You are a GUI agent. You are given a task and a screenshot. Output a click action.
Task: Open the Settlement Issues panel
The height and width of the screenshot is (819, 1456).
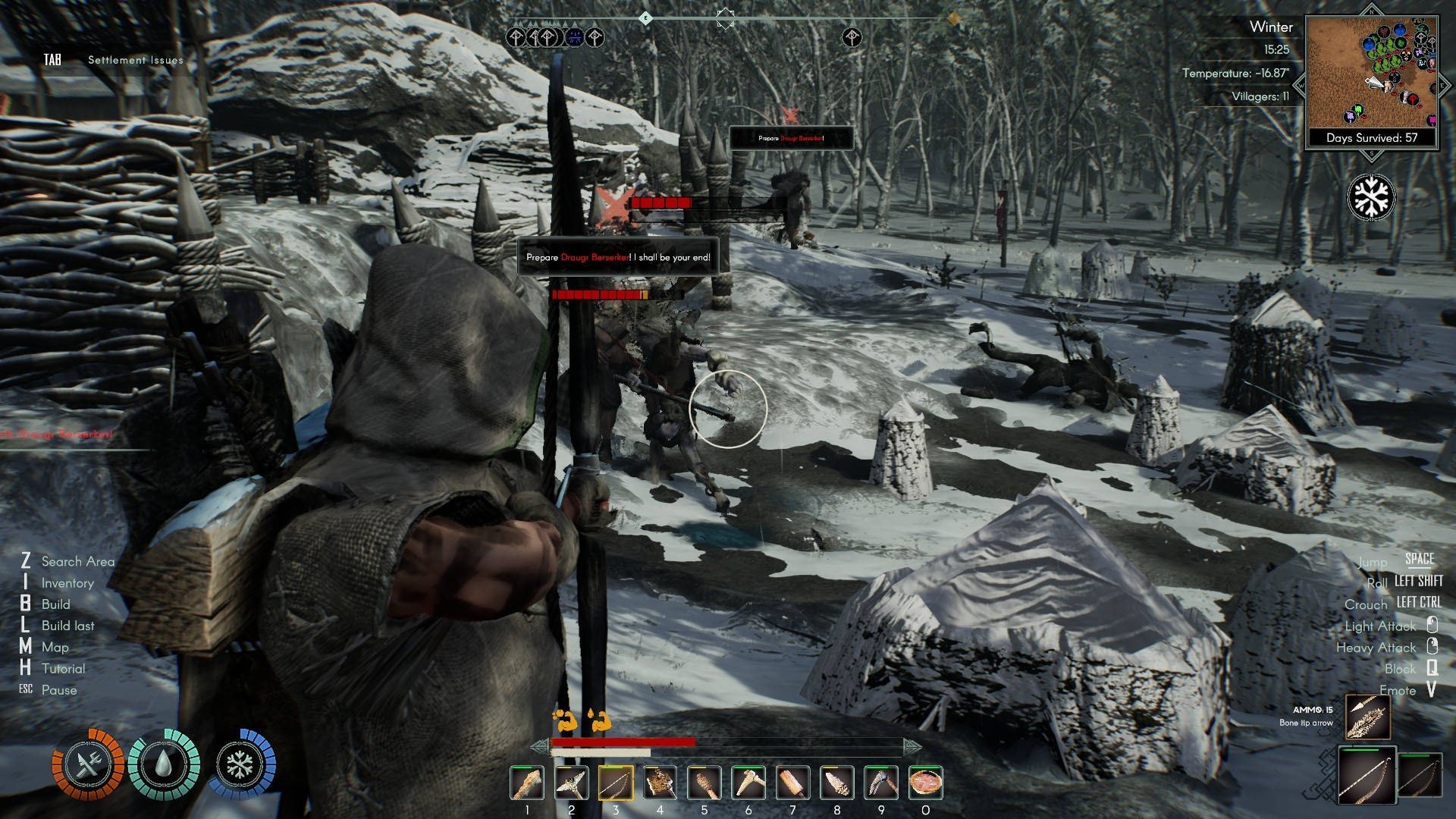(135, 60)
